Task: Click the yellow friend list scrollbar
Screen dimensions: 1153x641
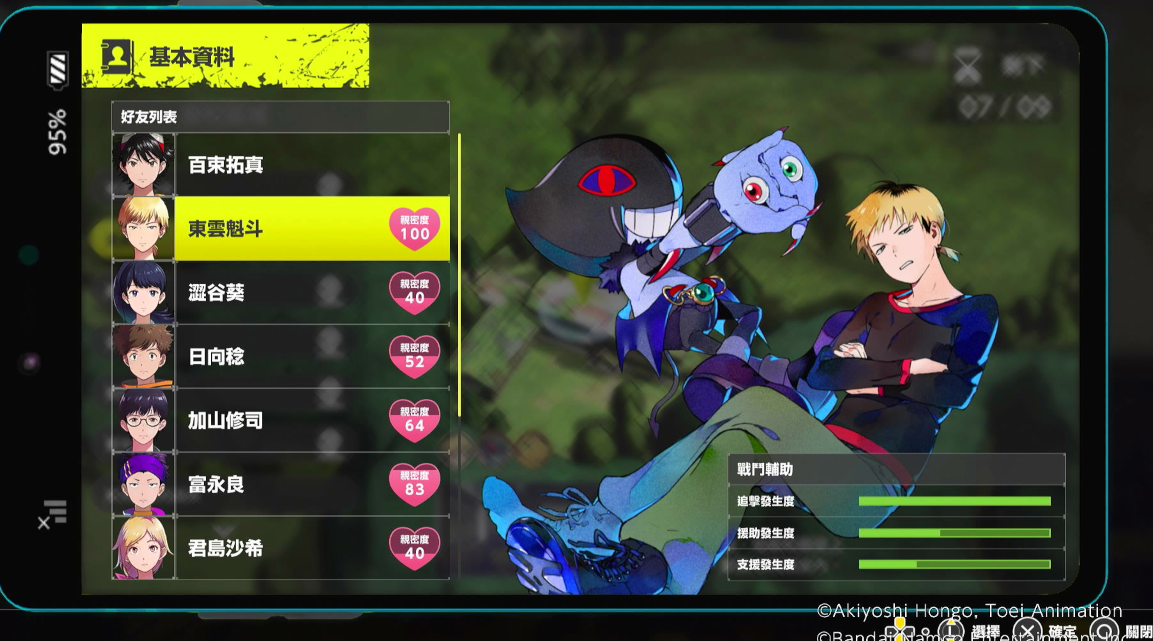Action: (459, 275)
